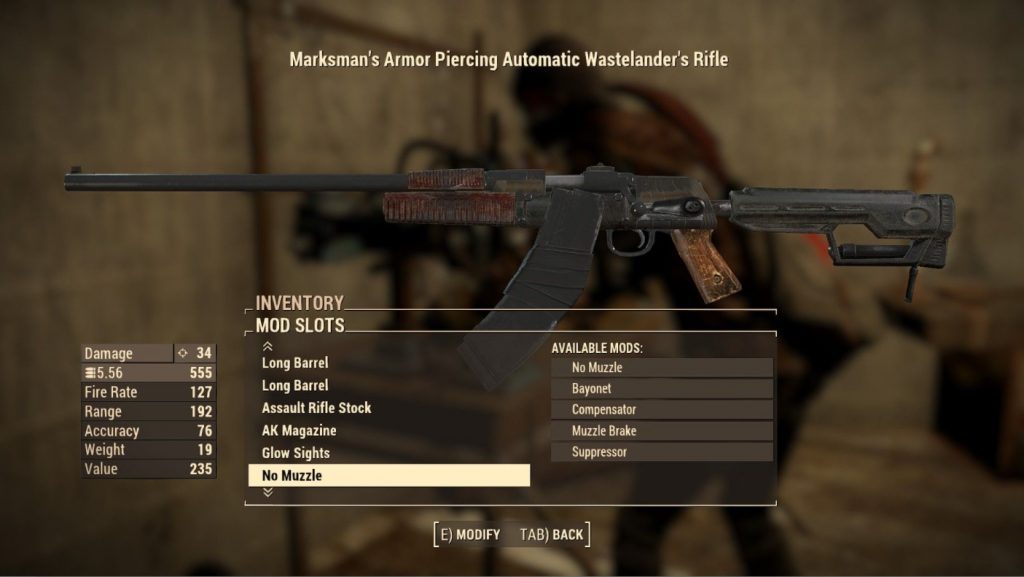
Task: Open the Glow Sights mod slot
Action: (296, 453)
